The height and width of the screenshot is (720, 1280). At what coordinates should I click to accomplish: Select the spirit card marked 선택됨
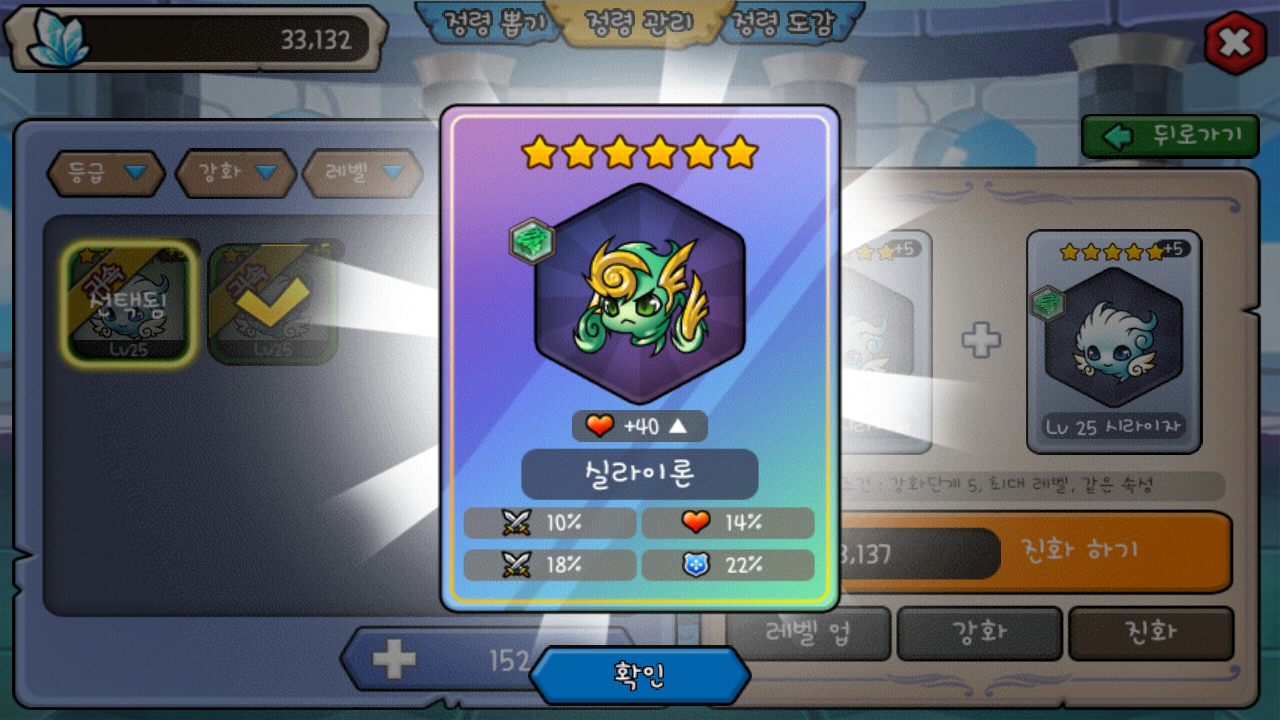coord(129,302)
